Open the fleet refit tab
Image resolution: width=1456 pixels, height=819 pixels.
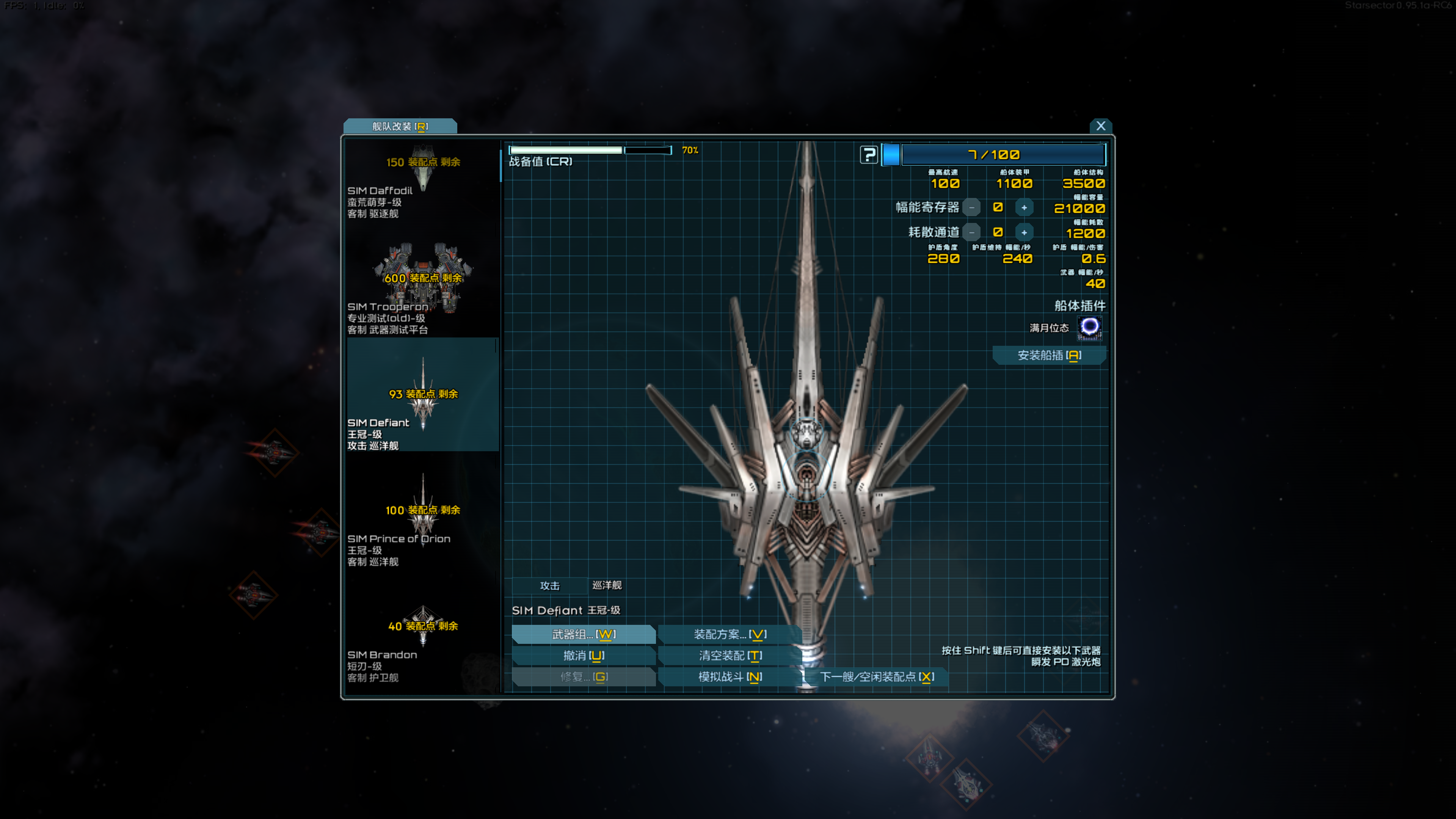click(400, 126)
